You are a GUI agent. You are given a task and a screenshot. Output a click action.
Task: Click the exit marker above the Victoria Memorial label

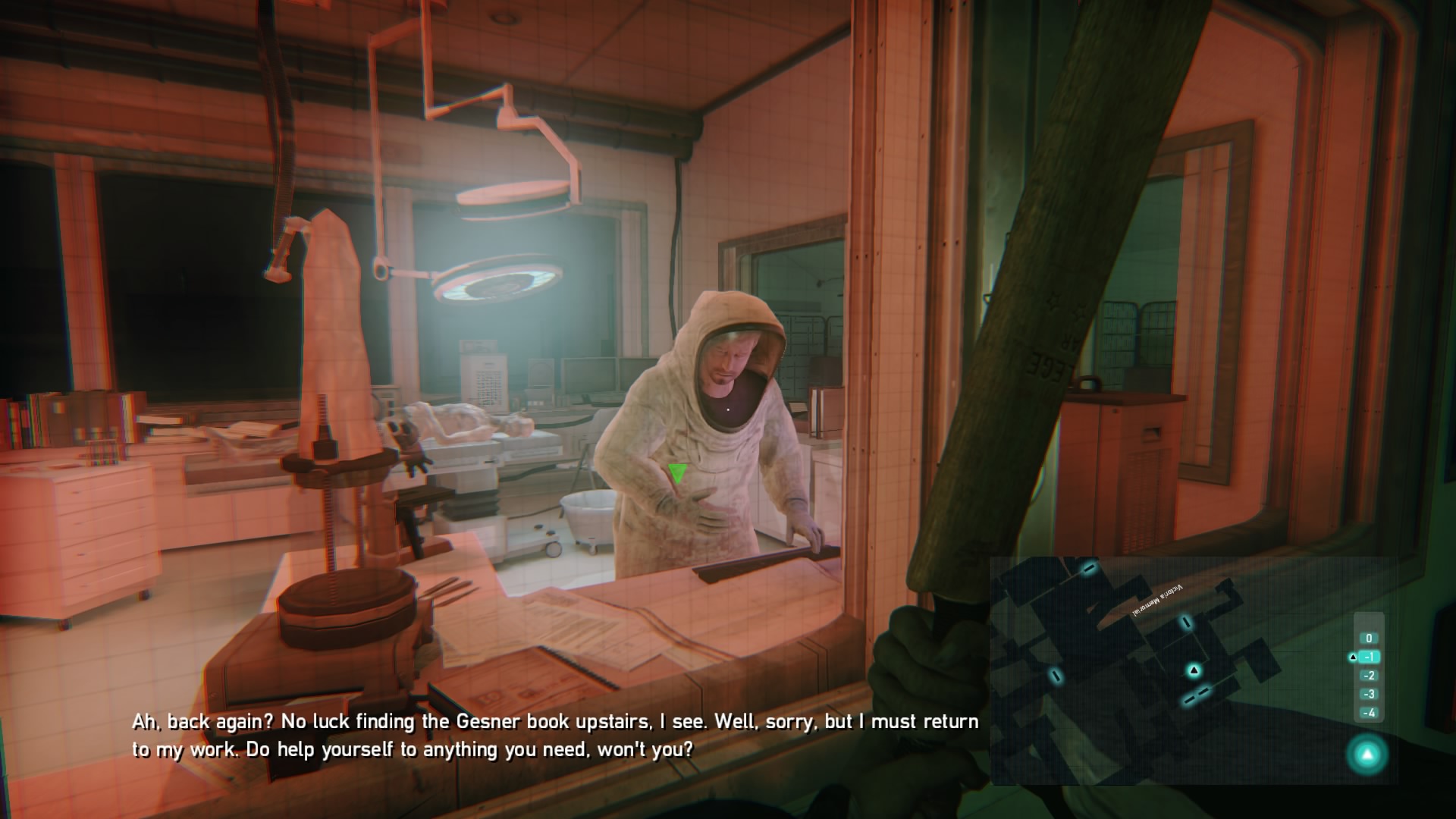pos(1185,623)
